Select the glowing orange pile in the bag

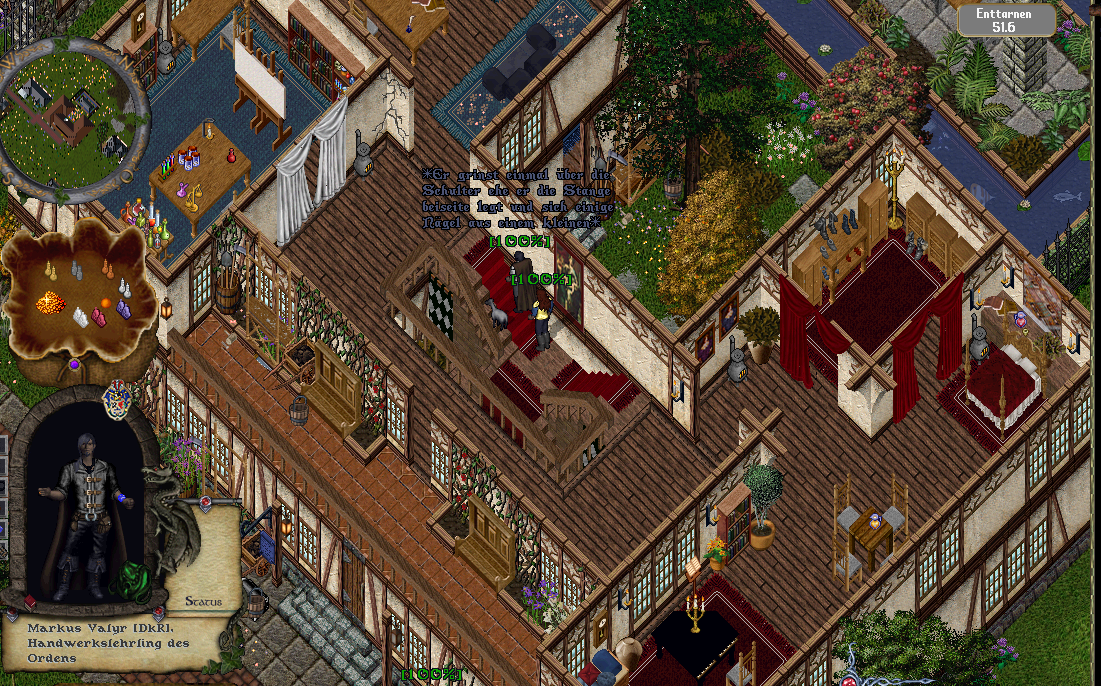[50, 301]
